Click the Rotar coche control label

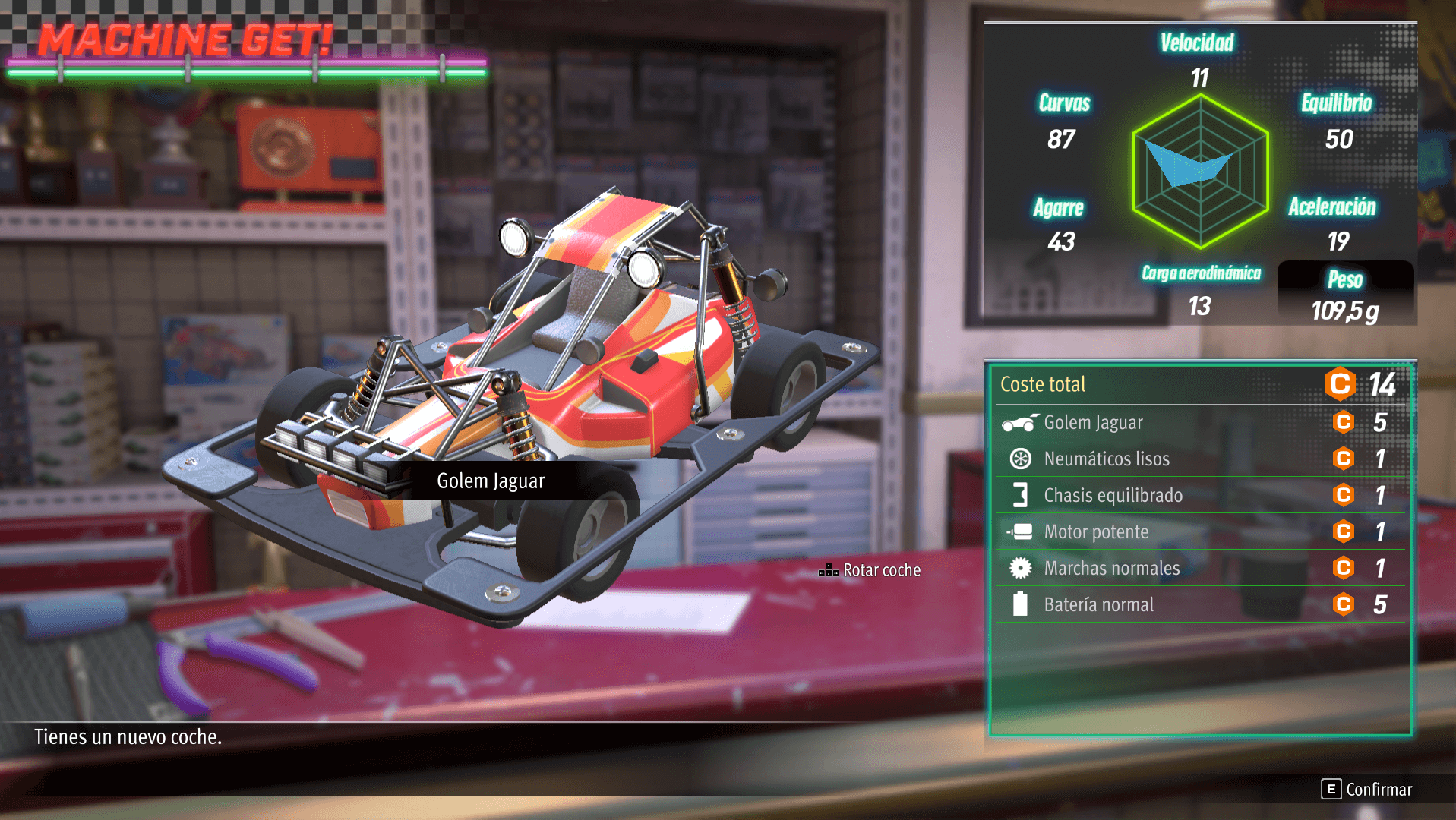tap(870, 570)
